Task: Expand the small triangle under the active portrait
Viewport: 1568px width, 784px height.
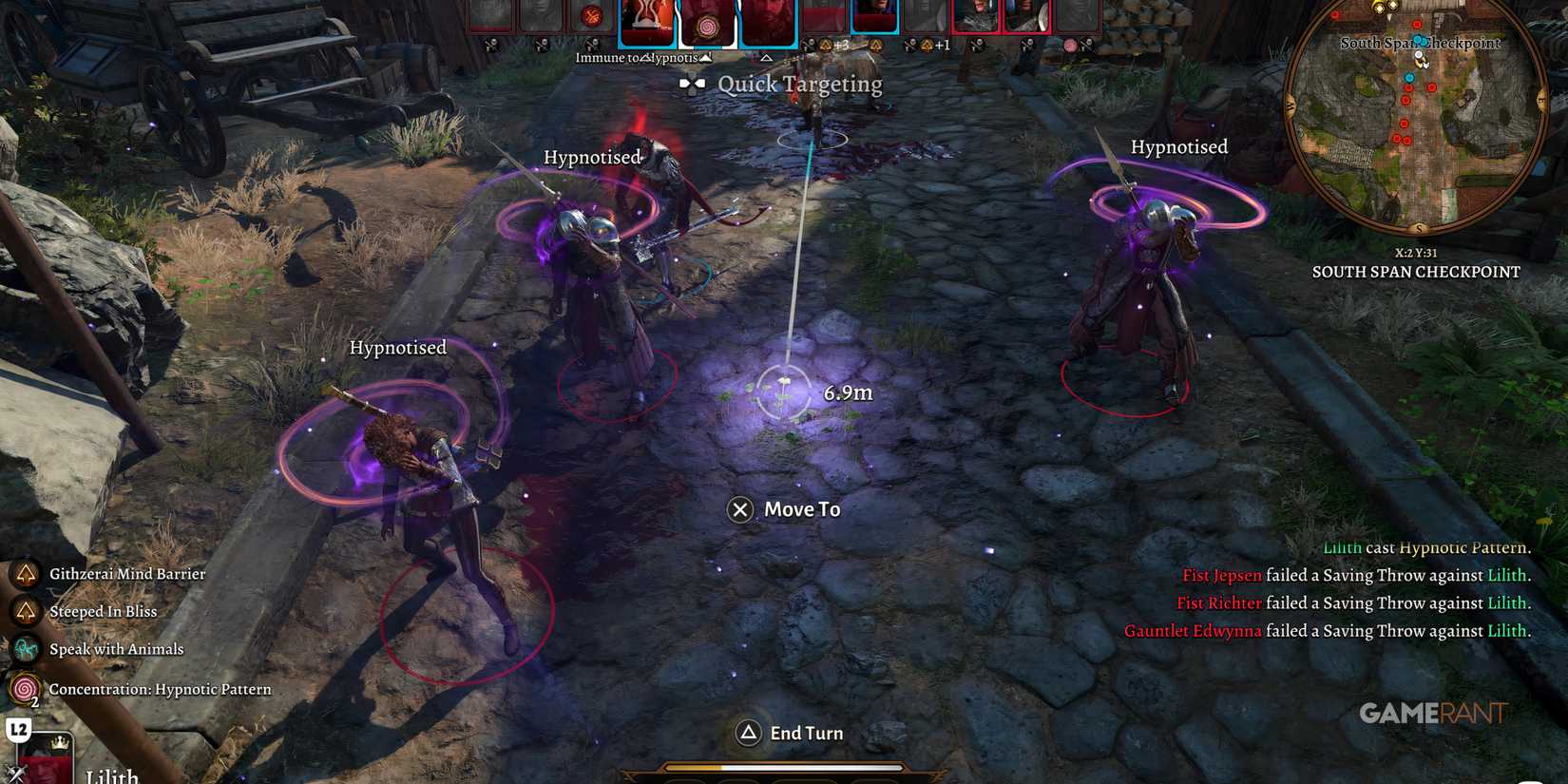Action: (765, 57)
